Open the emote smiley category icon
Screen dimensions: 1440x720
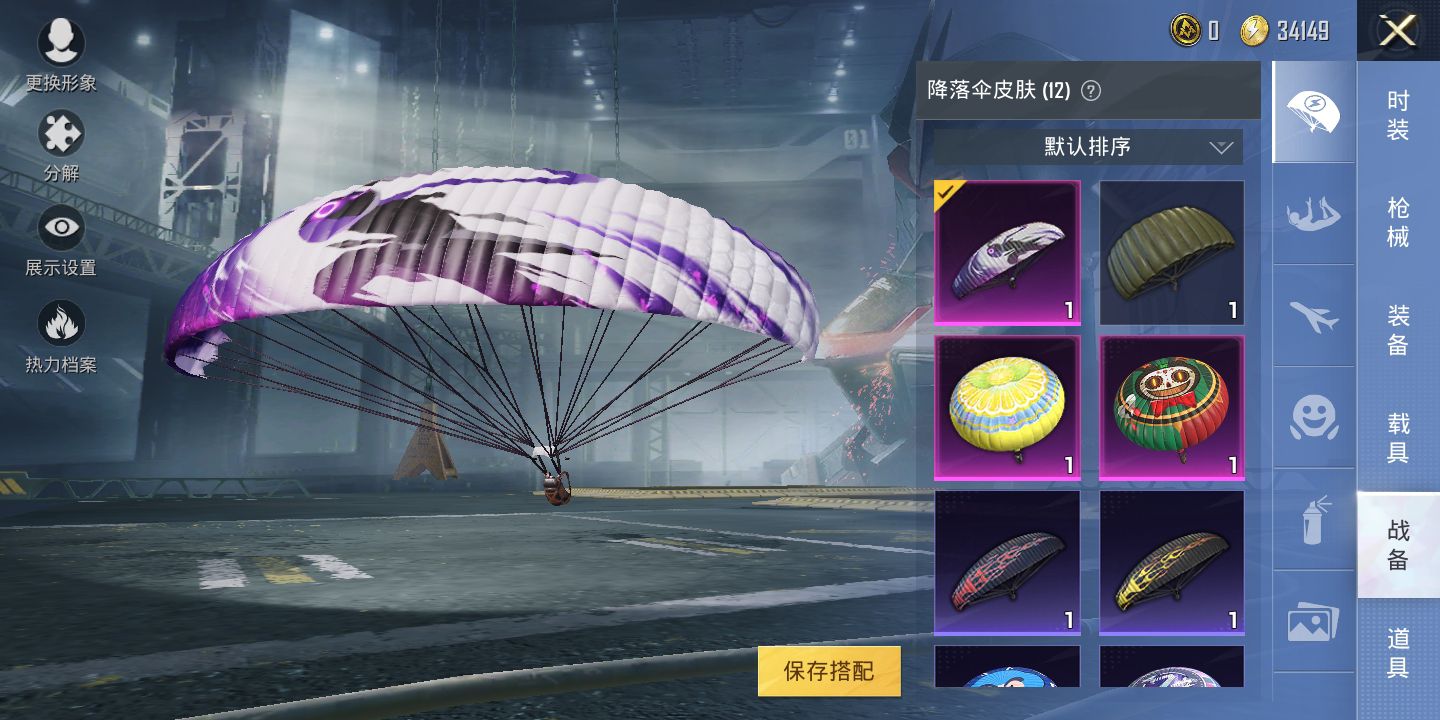coord(1312,418)
